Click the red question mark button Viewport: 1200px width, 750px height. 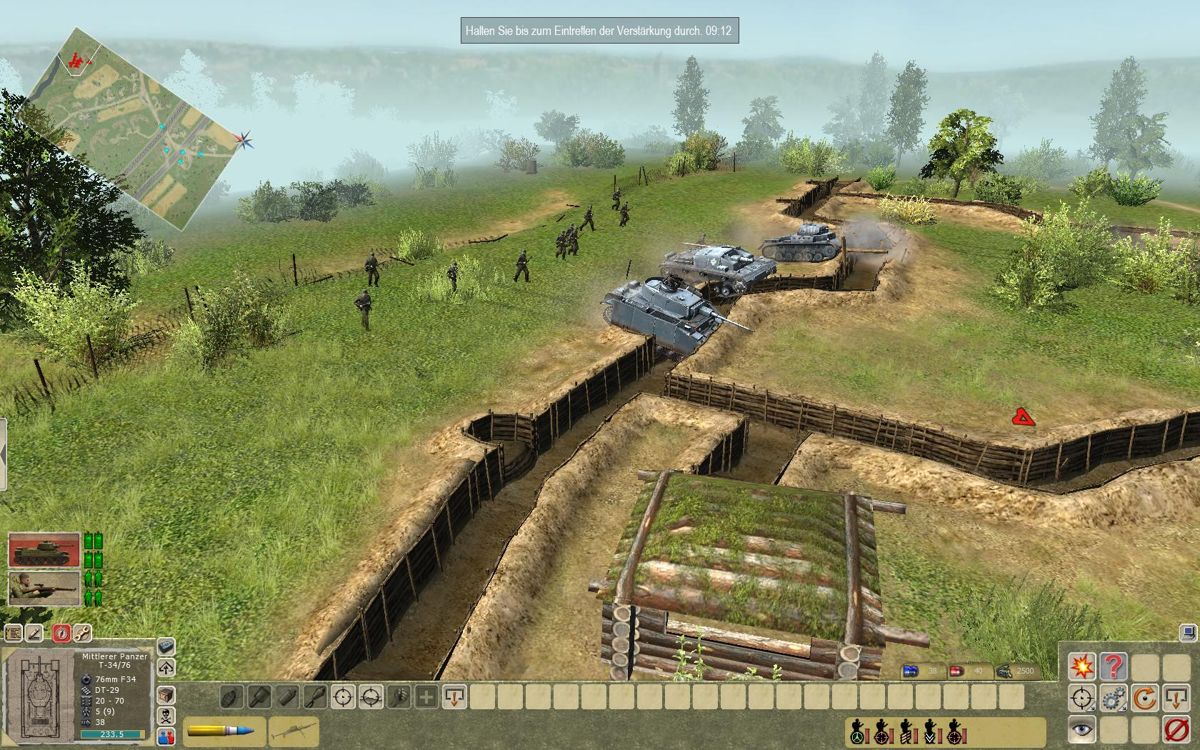coord(1113,667)
